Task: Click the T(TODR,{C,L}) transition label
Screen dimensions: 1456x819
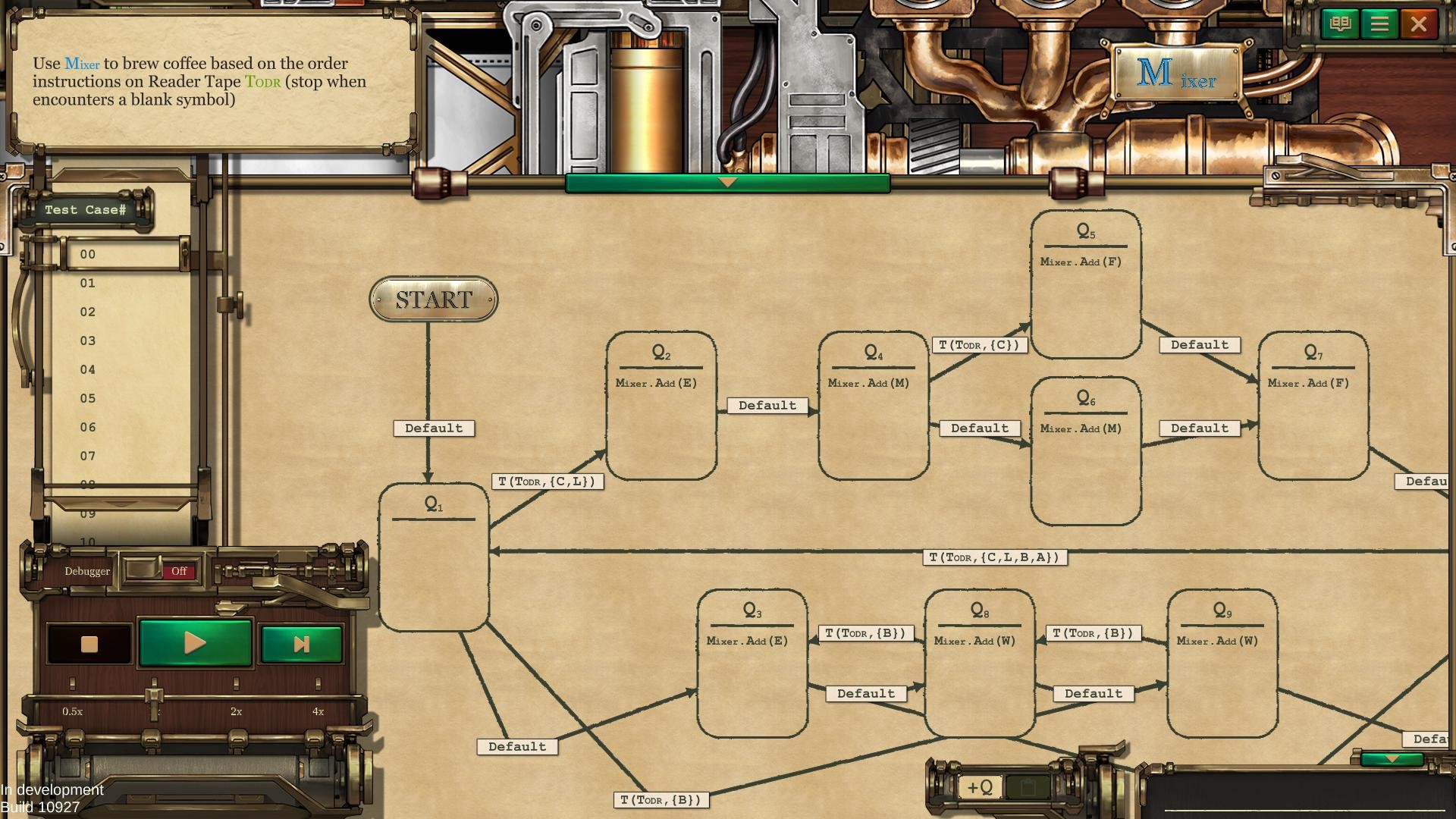Action: (x=548, y=481)
